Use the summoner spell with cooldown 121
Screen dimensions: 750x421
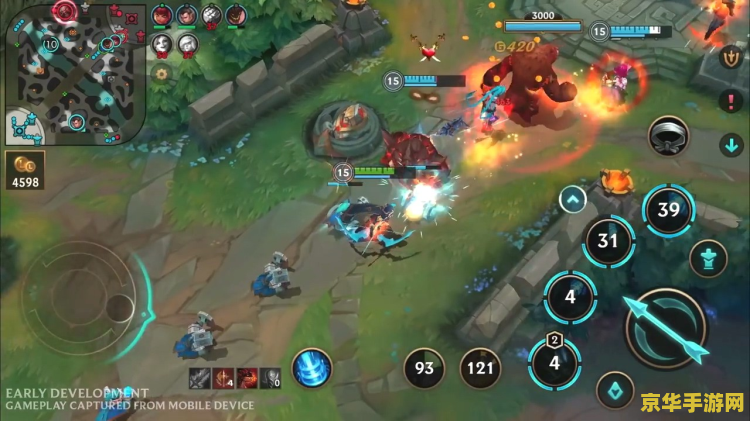(x=480, y=368)
